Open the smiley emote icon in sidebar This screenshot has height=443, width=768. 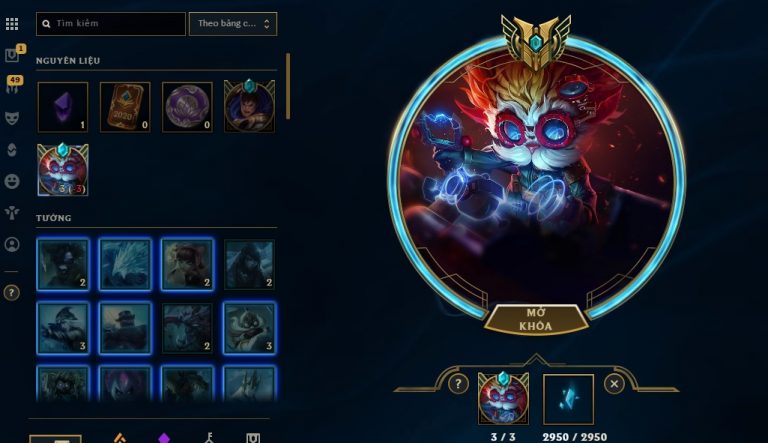[x=12, y=181]
